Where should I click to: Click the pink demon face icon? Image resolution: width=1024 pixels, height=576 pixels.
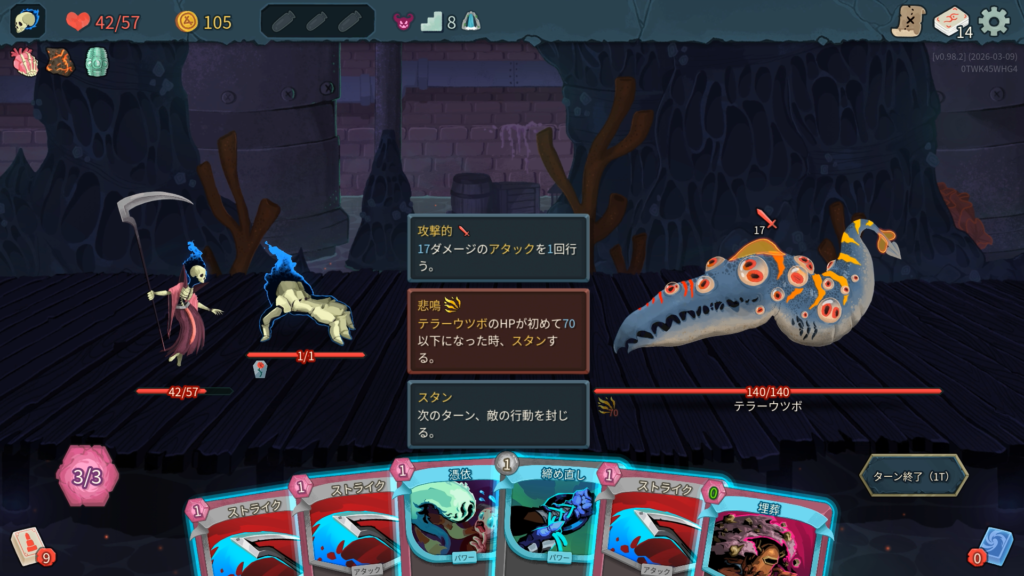(403, 22)
